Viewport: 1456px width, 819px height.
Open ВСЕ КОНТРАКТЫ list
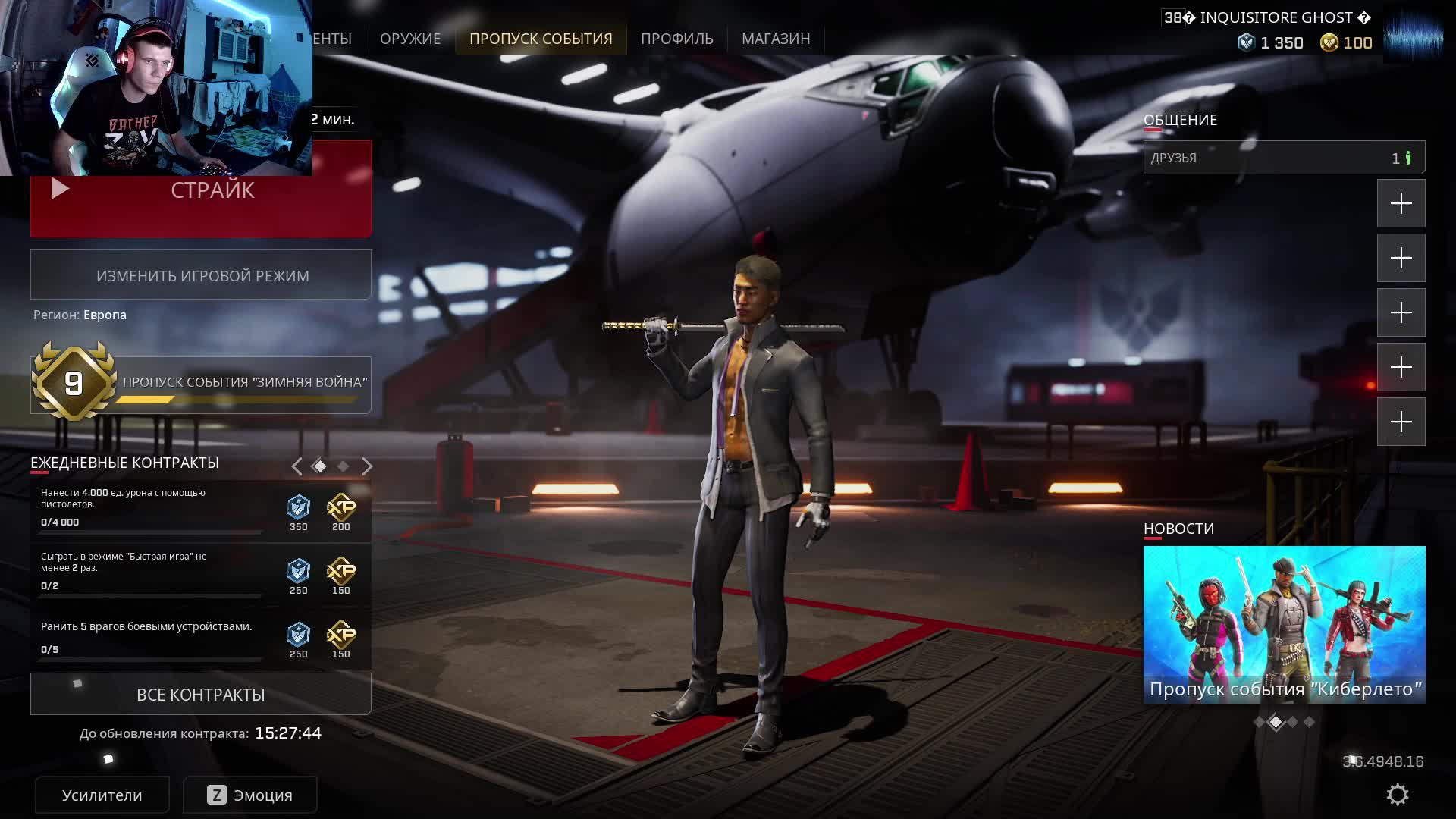pos(201,695)
